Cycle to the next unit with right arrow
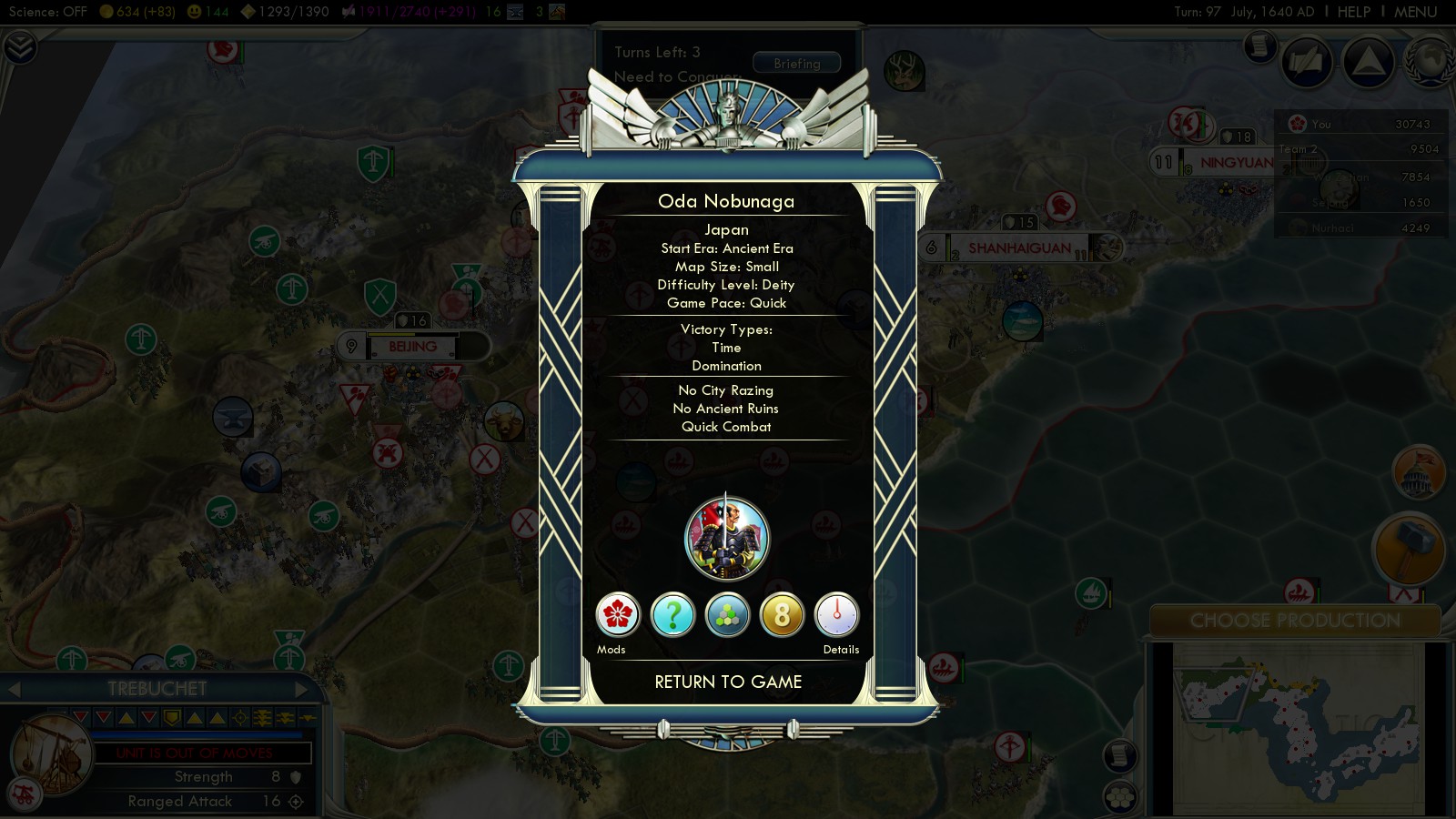Viewport: 1456px width, 819px height. pos(301,689)
